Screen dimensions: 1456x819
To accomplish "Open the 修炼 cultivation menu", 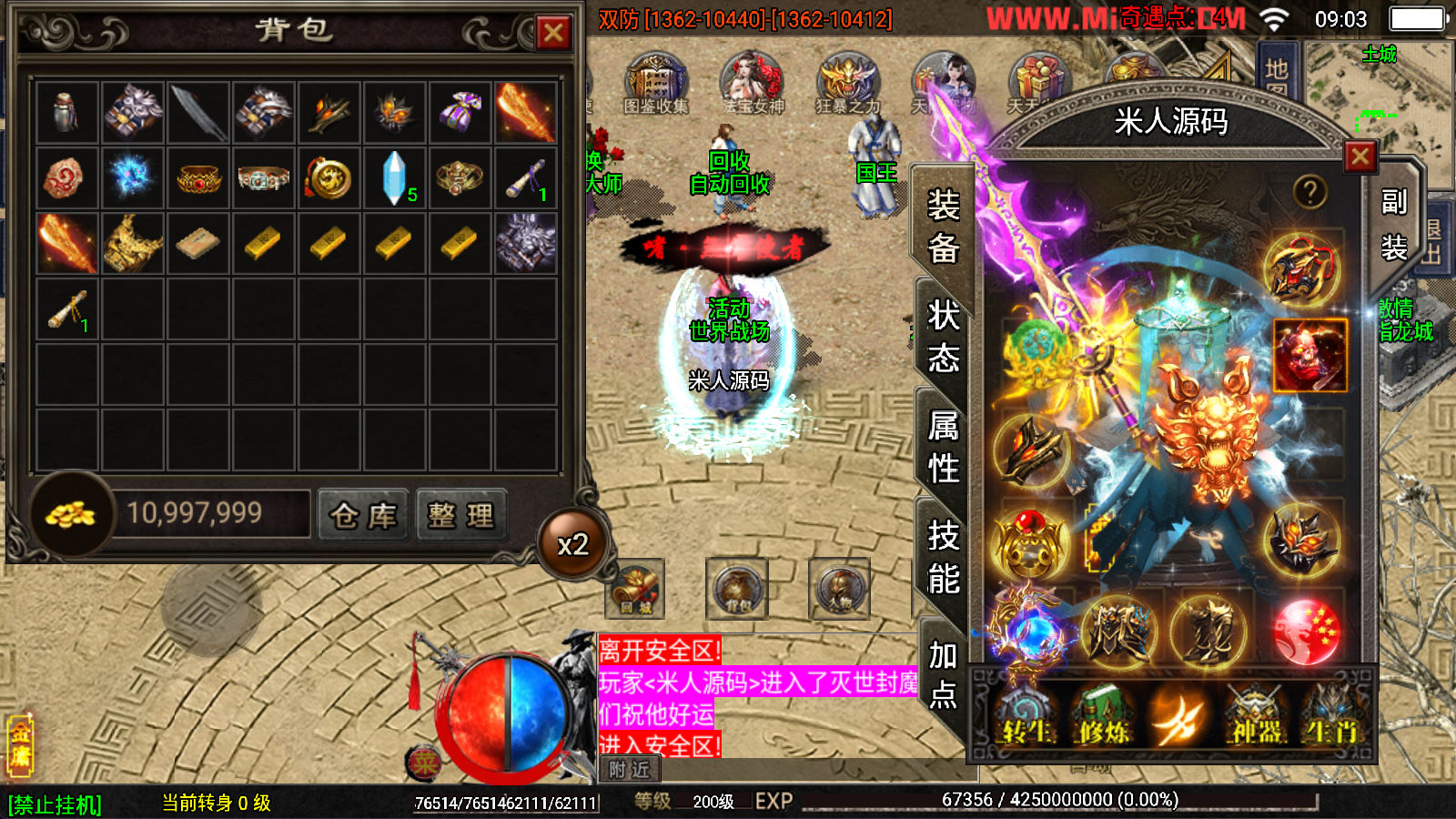I will click(x=1104, y=716).
